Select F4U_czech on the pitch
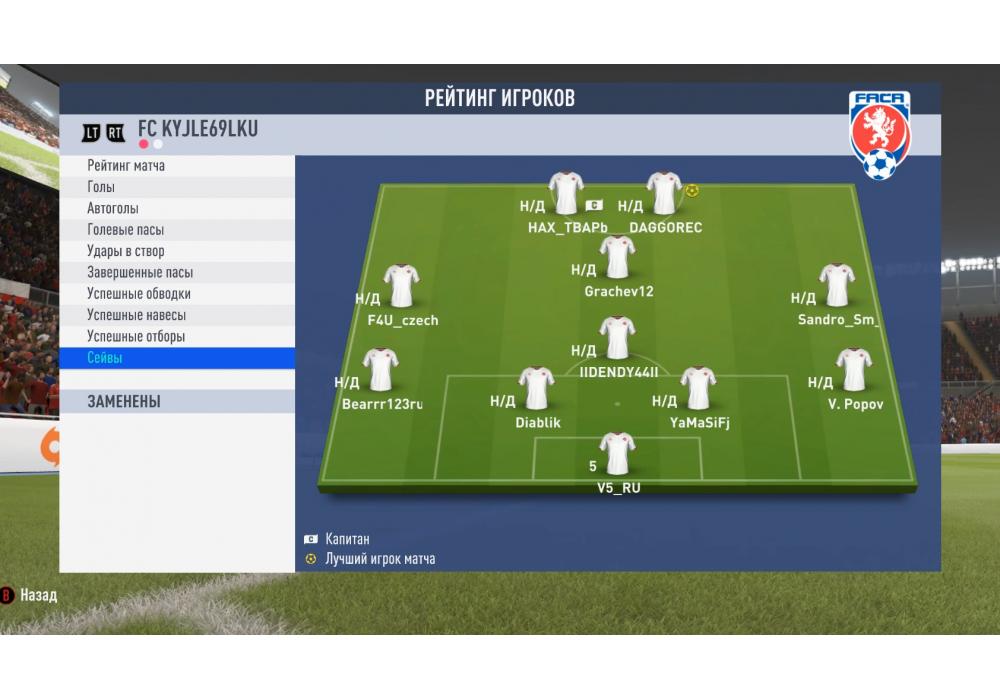This screenshot has height=700, width=1000. [x=401, y=286]
